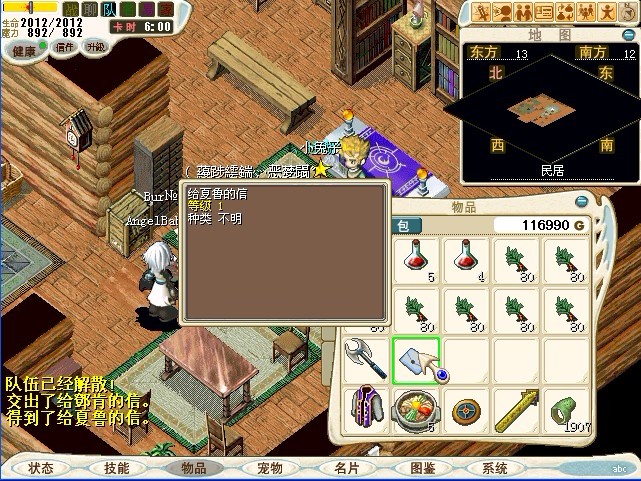Open the 系统 system menu

pyautogui.click(x=495, y=467)
